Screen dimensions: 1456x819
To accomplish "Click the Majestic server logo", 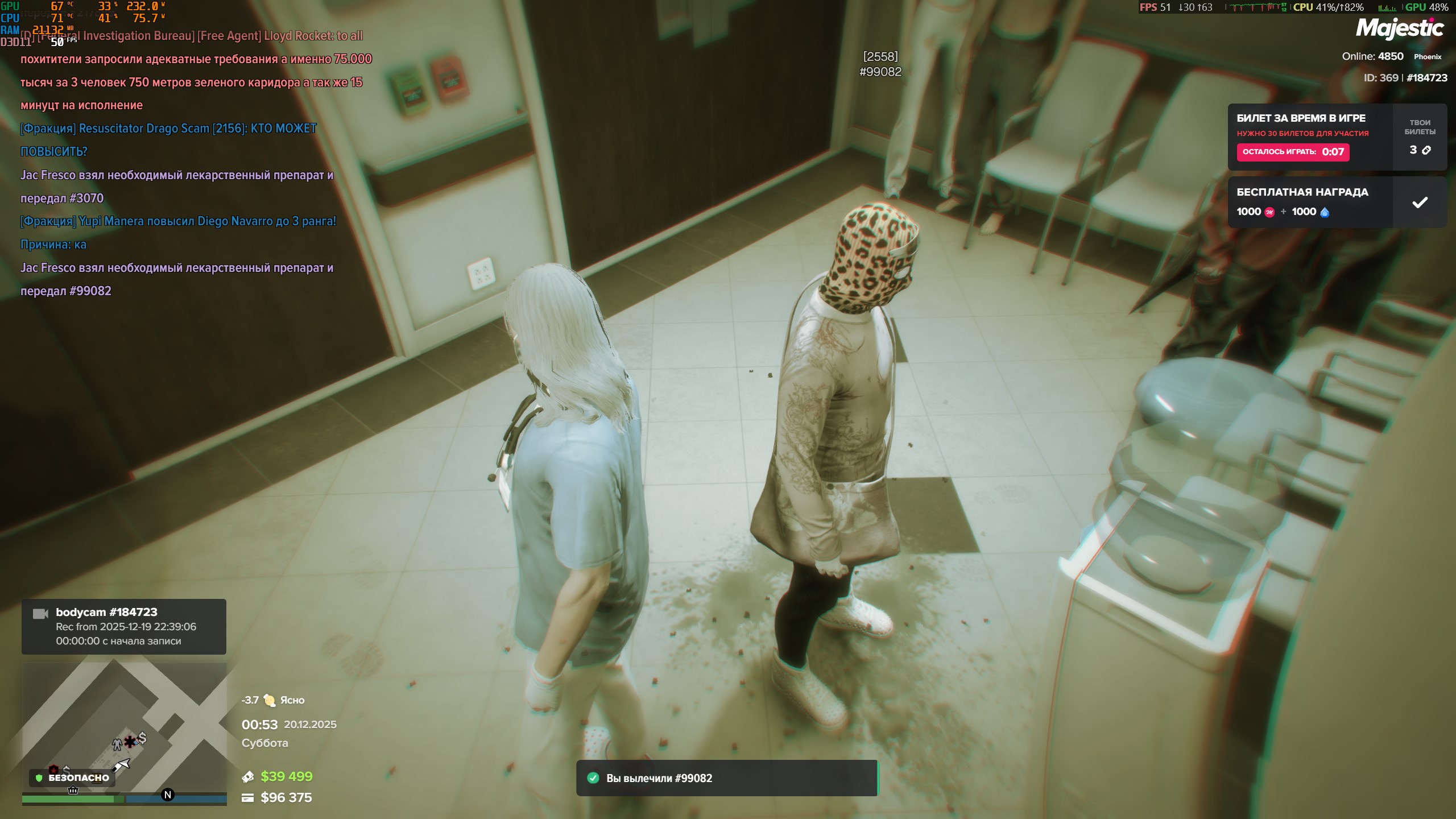I will [x=1399, y=28].
